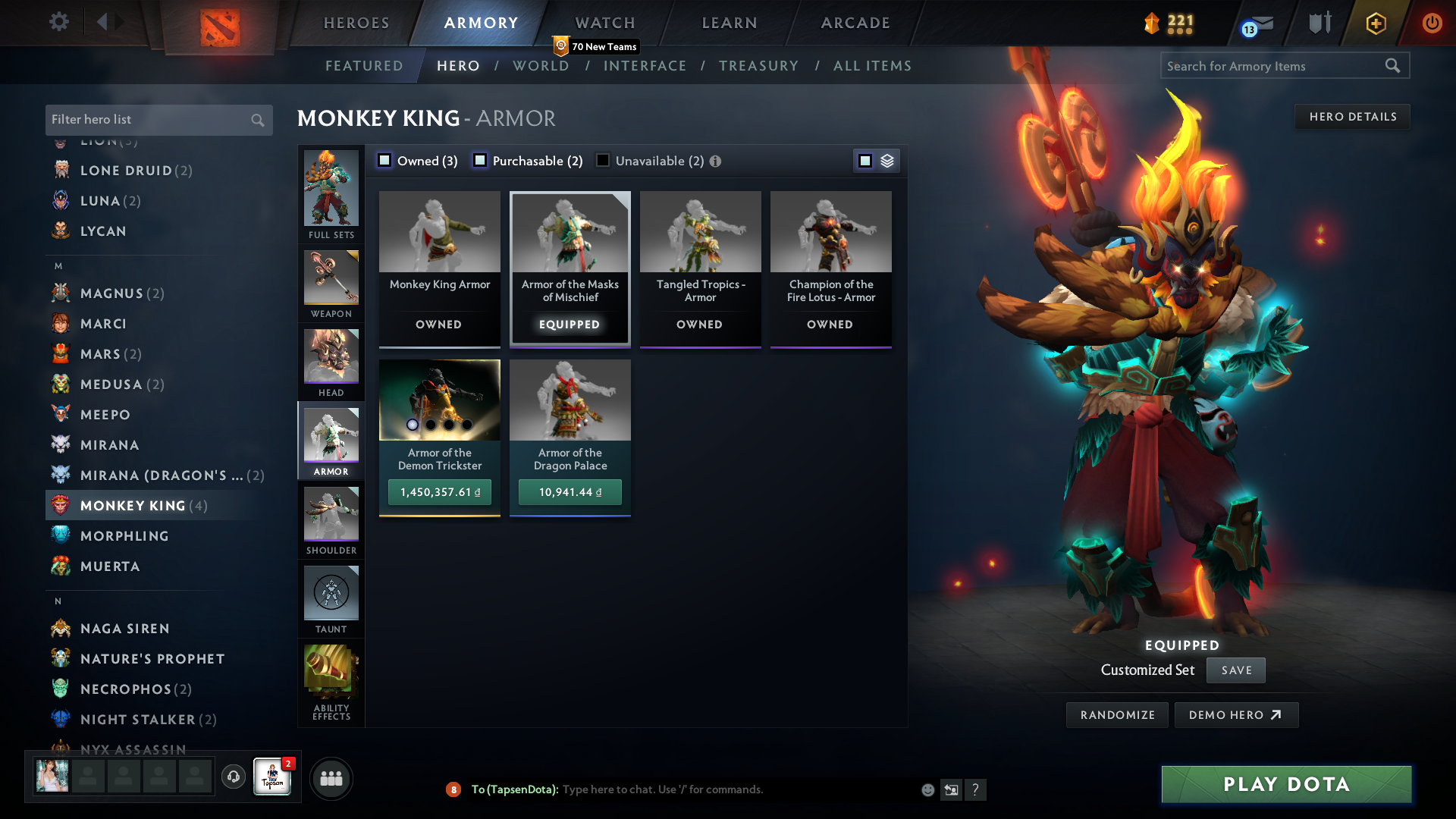Enable the Unavailable (2) filter
Image resolution: width=1456 pixels, height=819 pixels.
pos(603,160)
